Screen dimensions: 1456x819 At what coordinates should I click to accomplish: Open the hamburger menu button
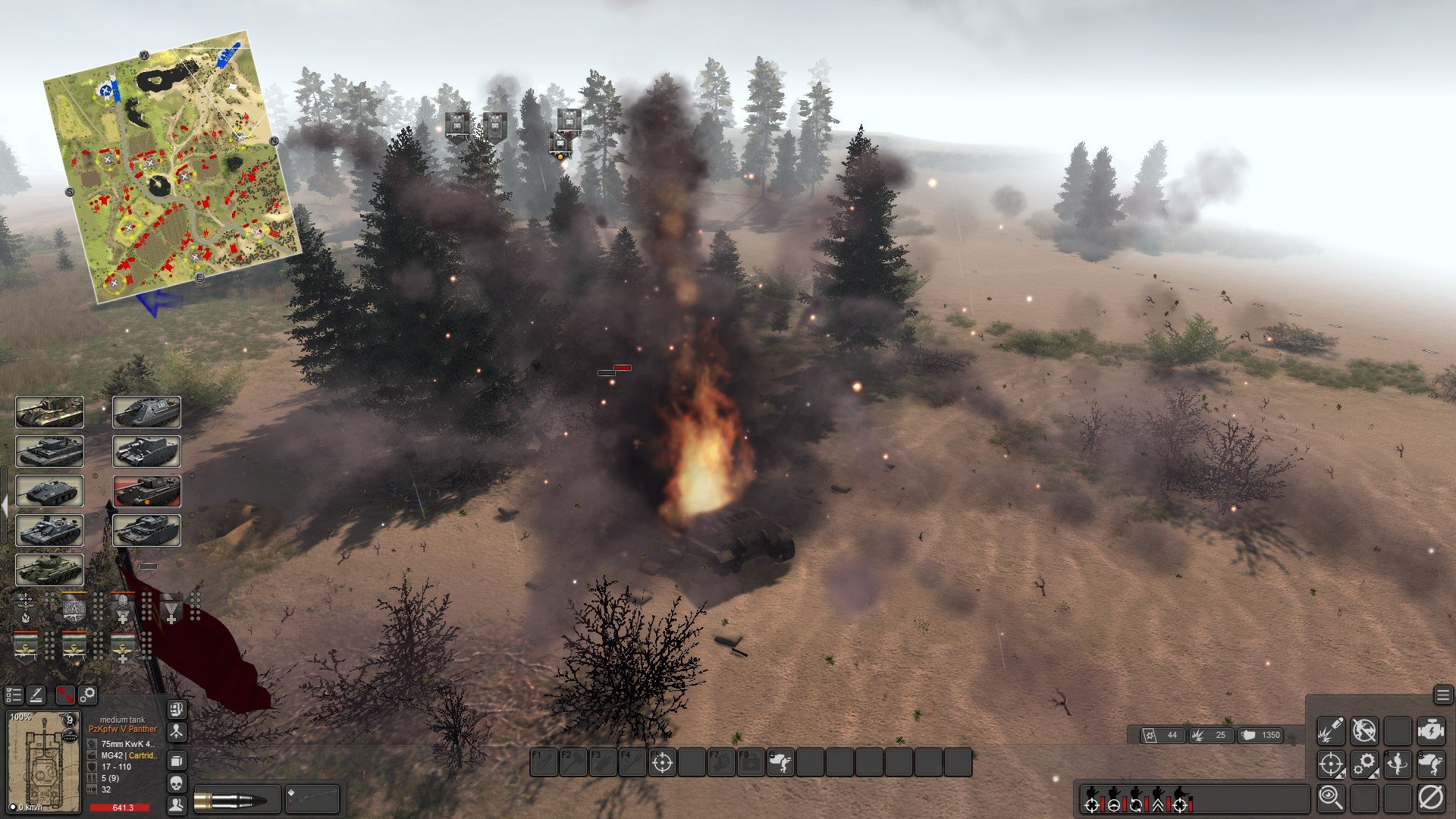1442,695
